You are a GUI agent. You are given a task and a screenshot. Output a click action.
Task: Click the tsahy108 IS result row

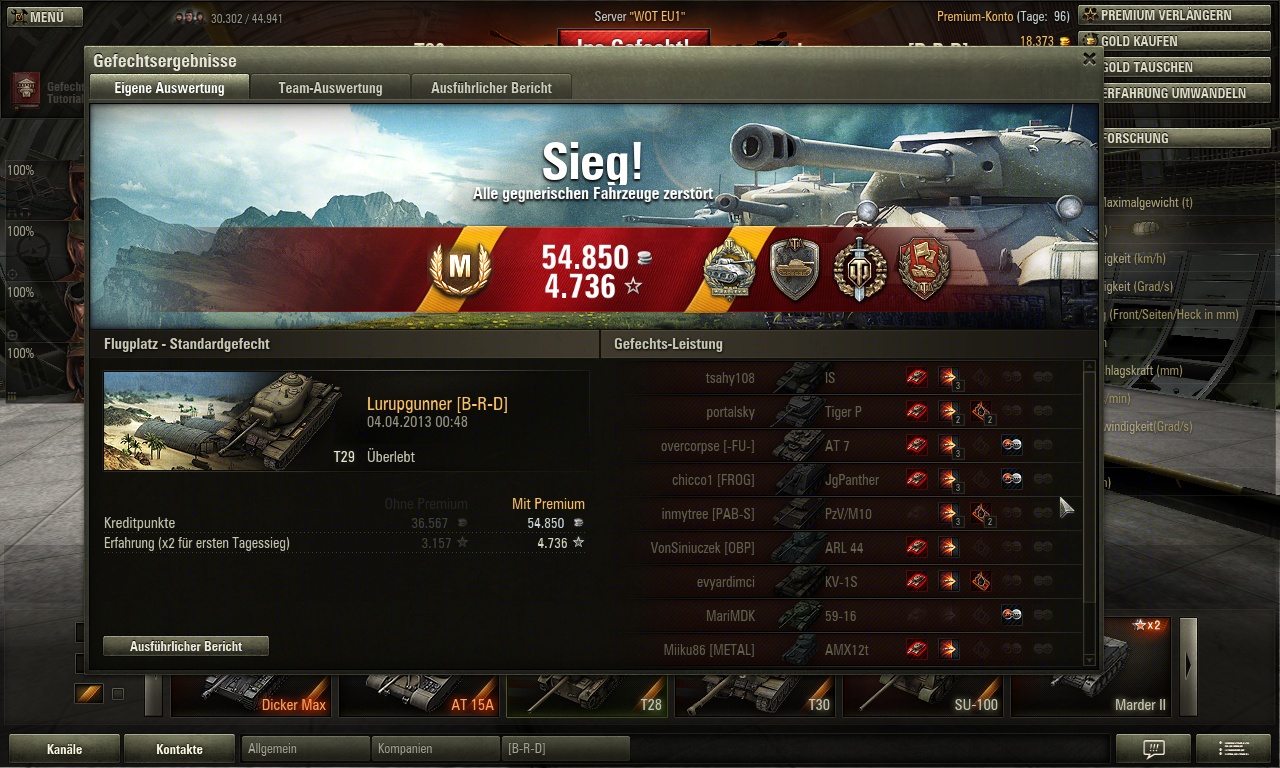pos(860,379)
